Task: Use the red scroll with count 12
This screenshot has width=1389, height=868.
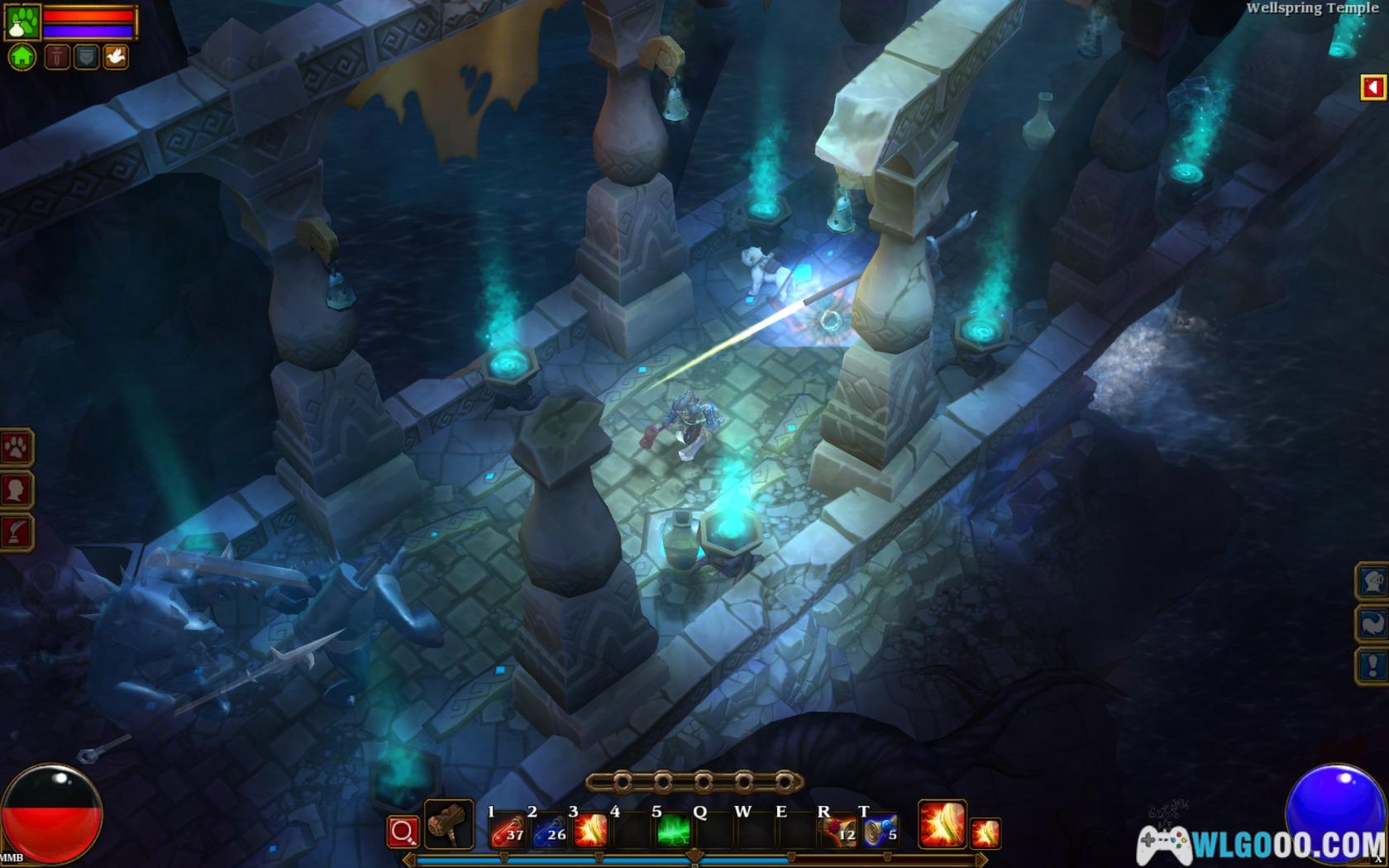Action: 838,831
